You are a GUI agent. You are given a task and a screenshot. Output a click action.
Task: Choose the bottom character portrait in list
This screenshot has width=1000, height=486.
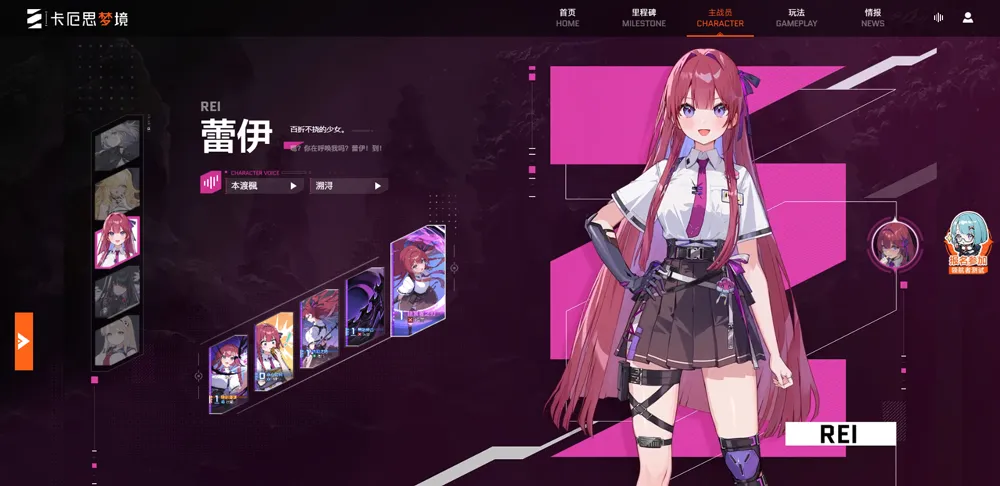[x=117, y=339]
